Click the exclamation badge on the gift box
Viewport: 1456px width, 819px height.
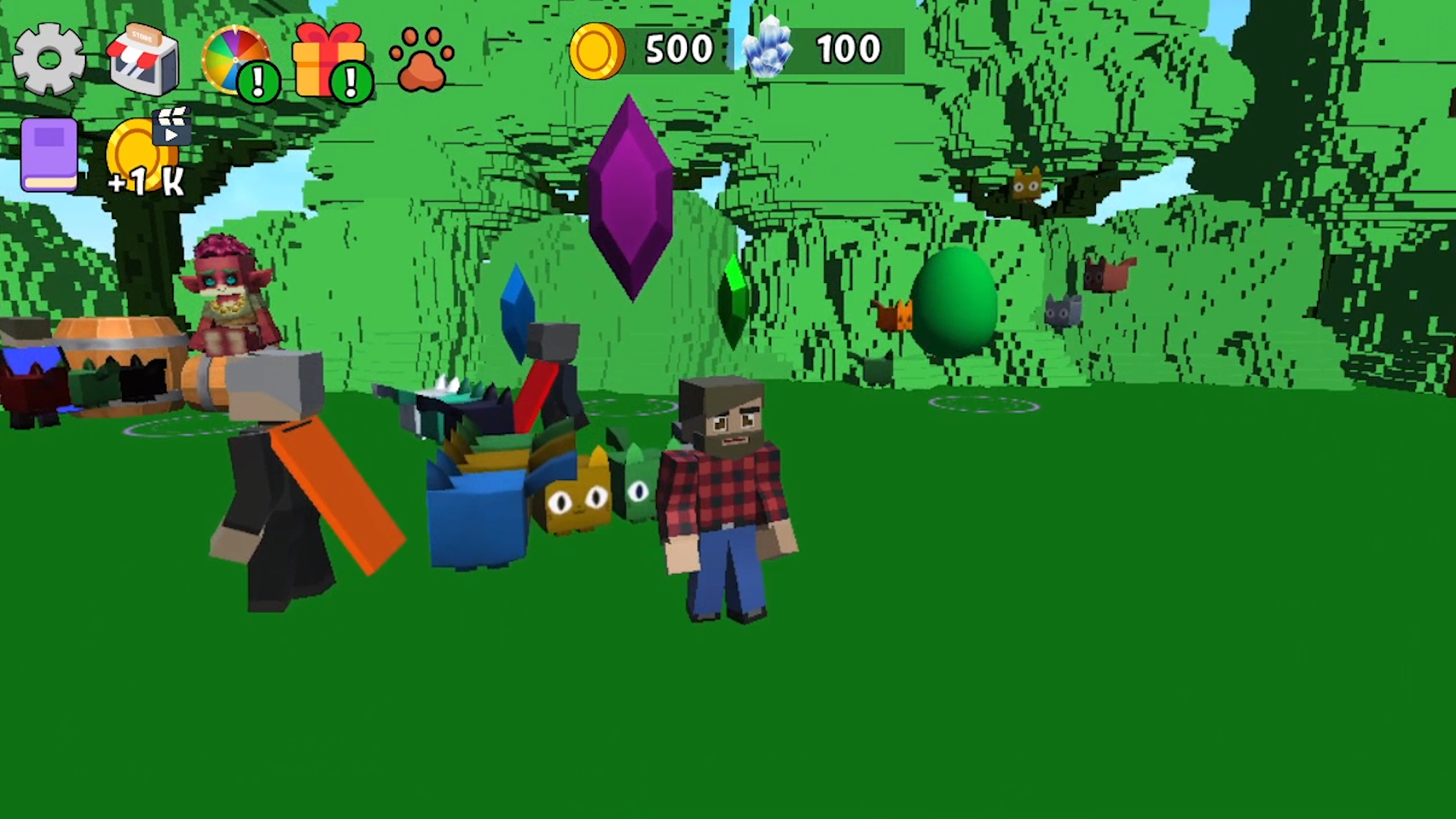[351, 80]
